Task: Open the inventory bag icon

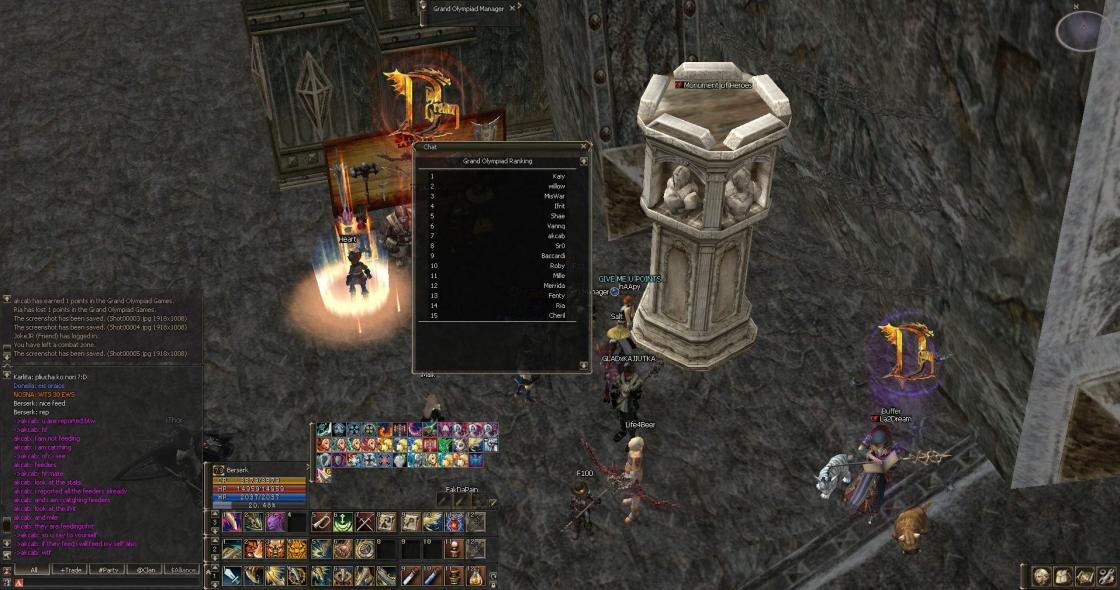Action: 1062,576
